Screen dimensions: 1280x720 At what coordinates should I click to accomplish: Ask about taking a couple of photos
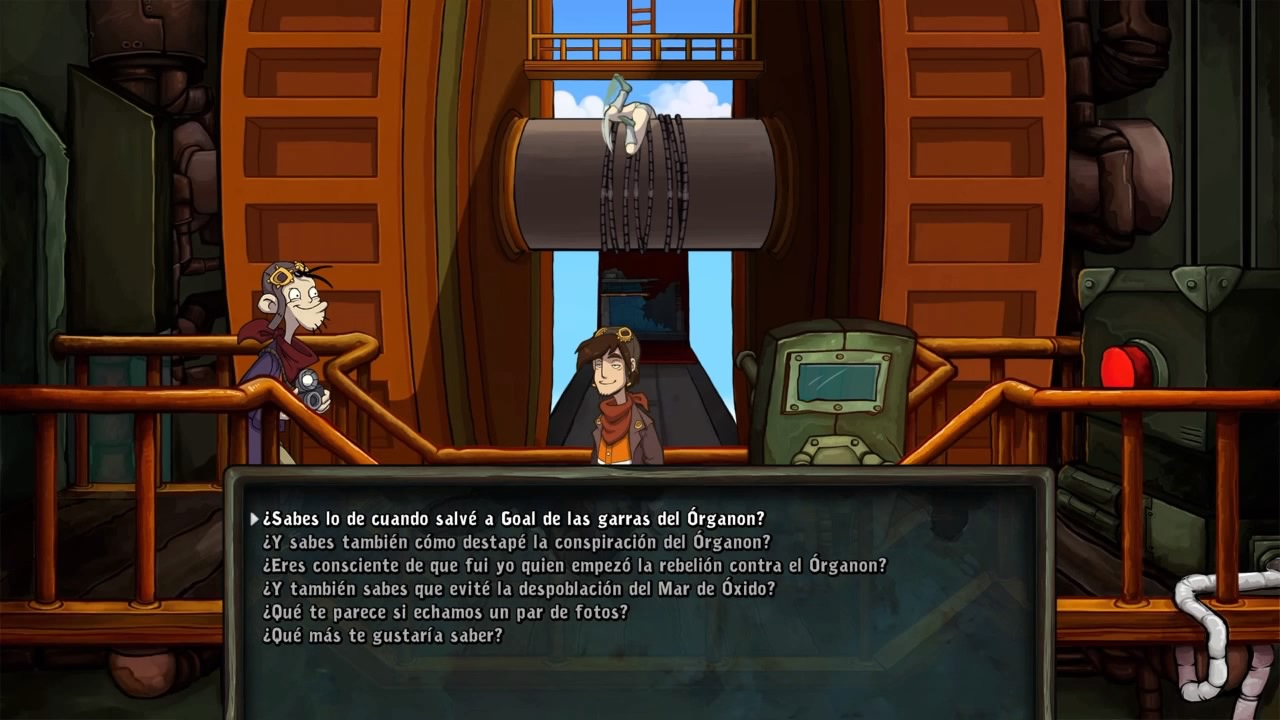pos(445,611)
